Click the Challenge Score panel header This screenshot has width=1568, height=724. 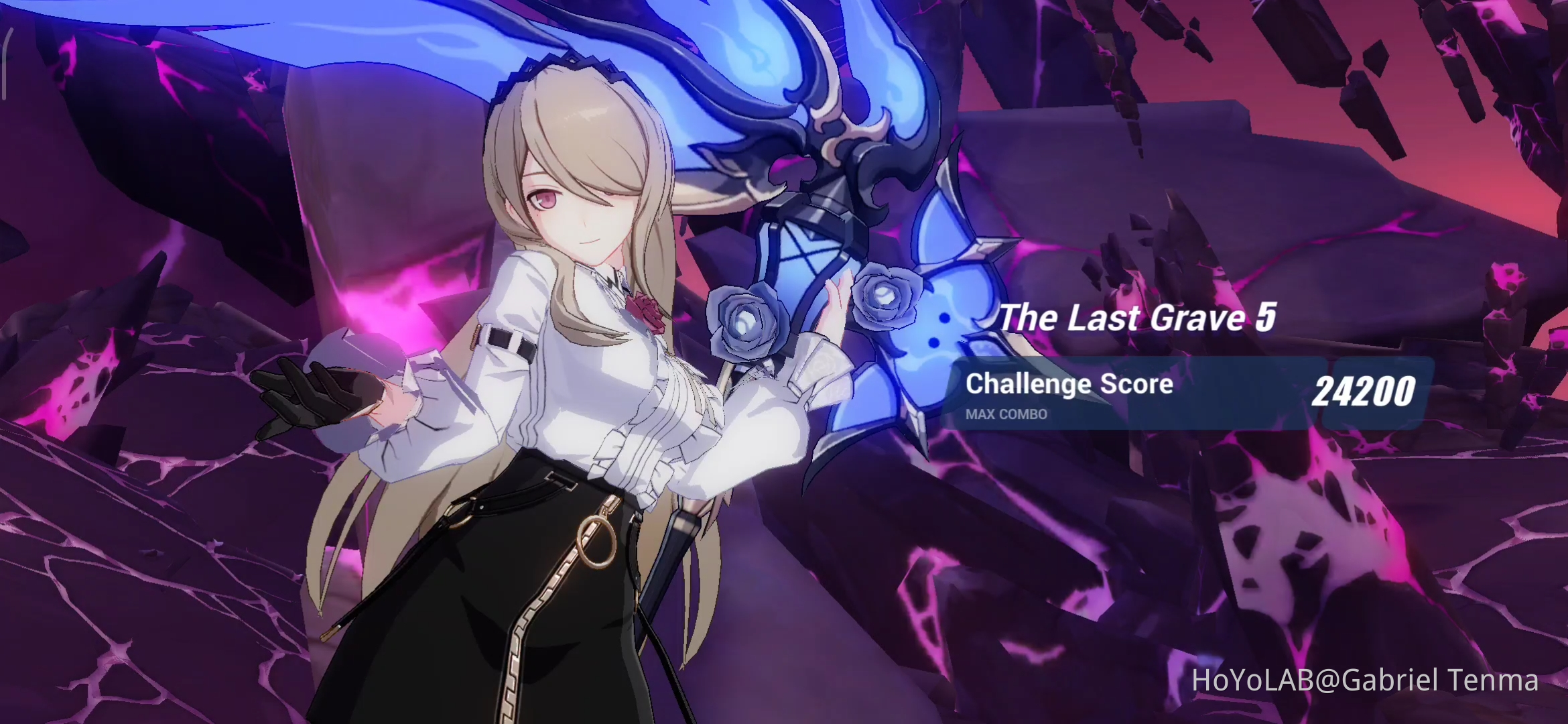tap(1069, 384)
